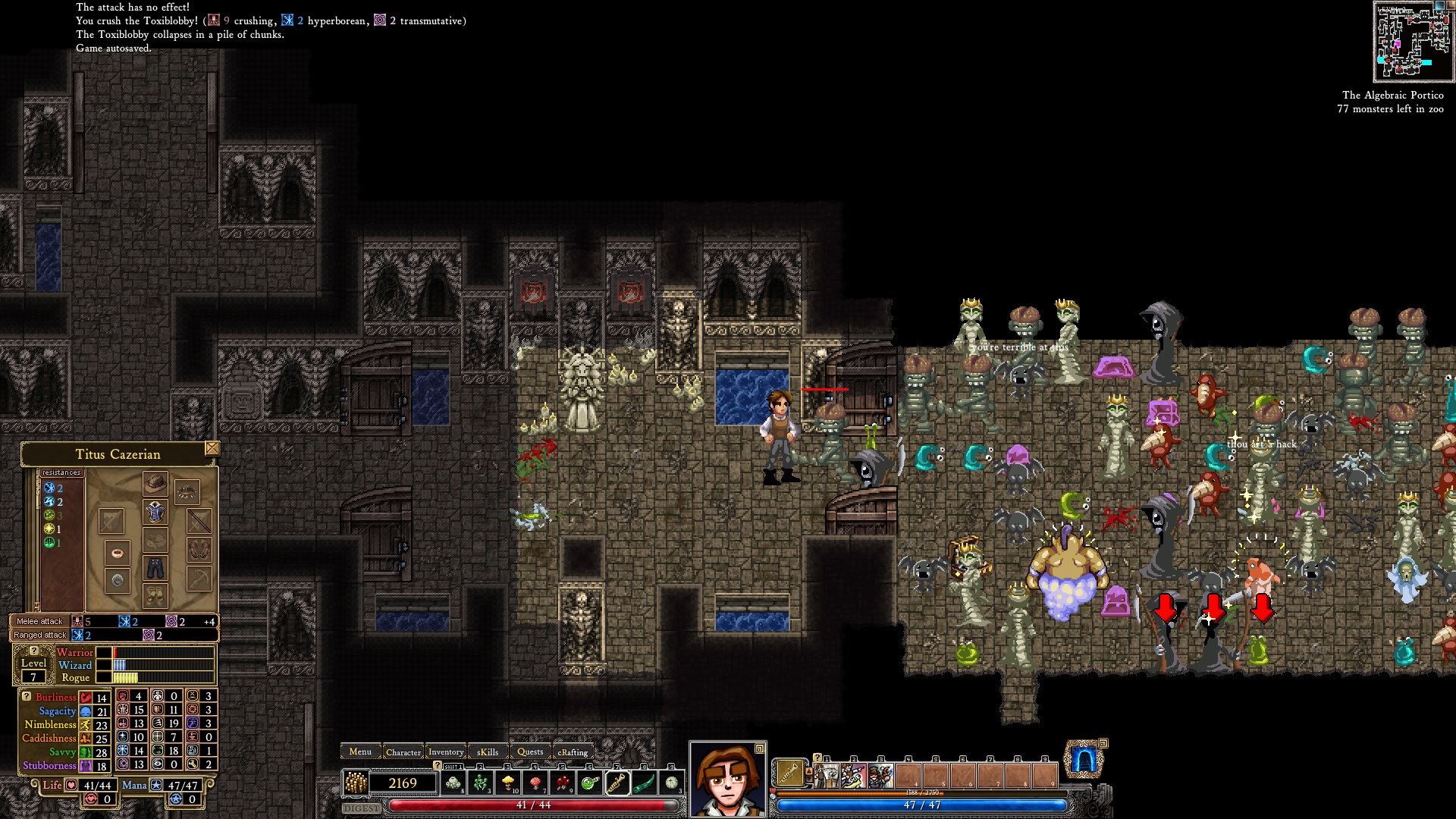Open the Character sheet tab
This screenshot has width=1456, height=819.
pyautogui.click(x=403, y=752)
